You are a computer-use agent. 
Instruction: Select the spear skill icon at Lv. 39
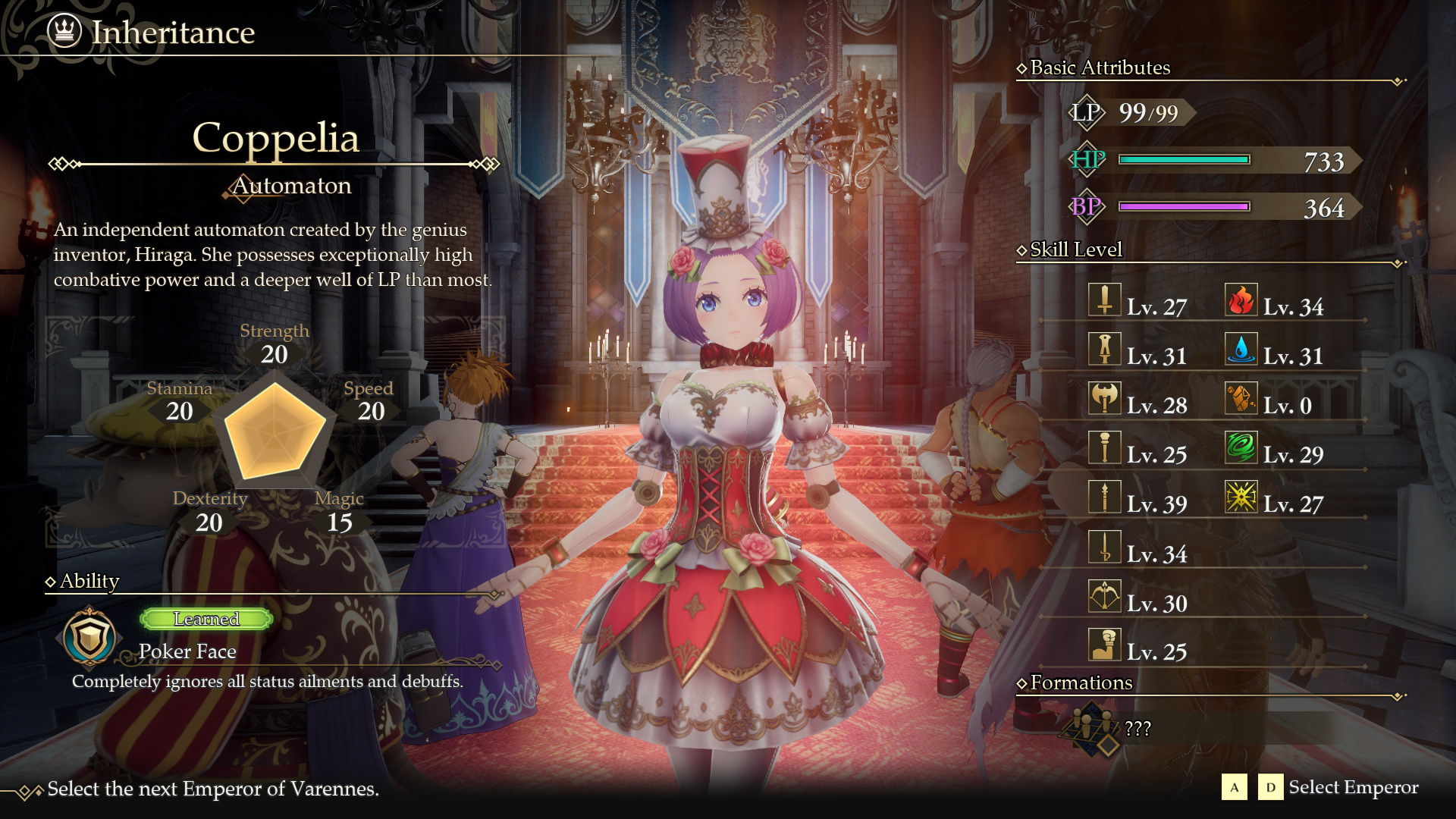[1104, 497]
